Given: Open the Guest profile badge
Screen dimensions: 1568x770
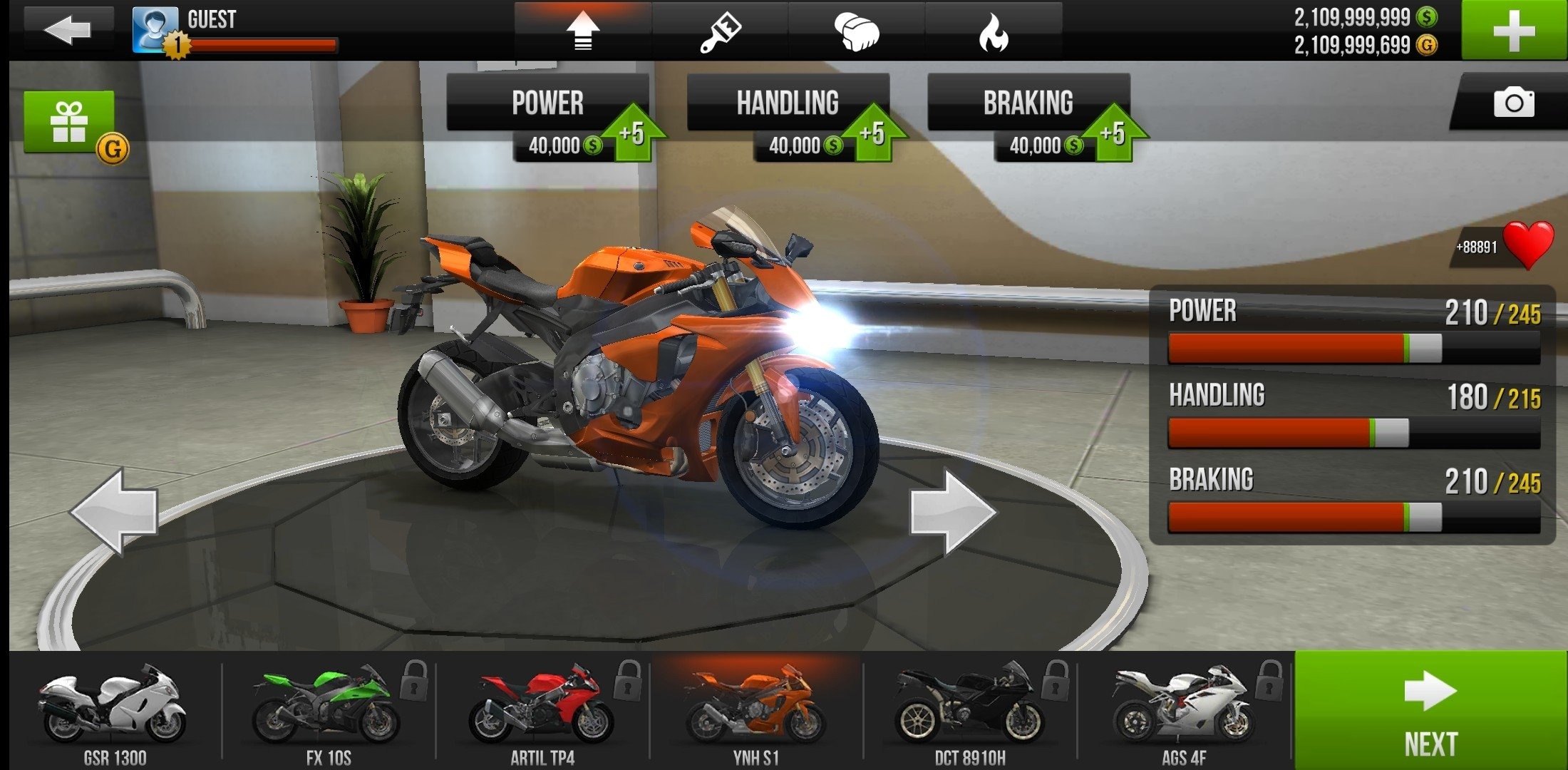Looking at the screenshot, I should (157, 30).
